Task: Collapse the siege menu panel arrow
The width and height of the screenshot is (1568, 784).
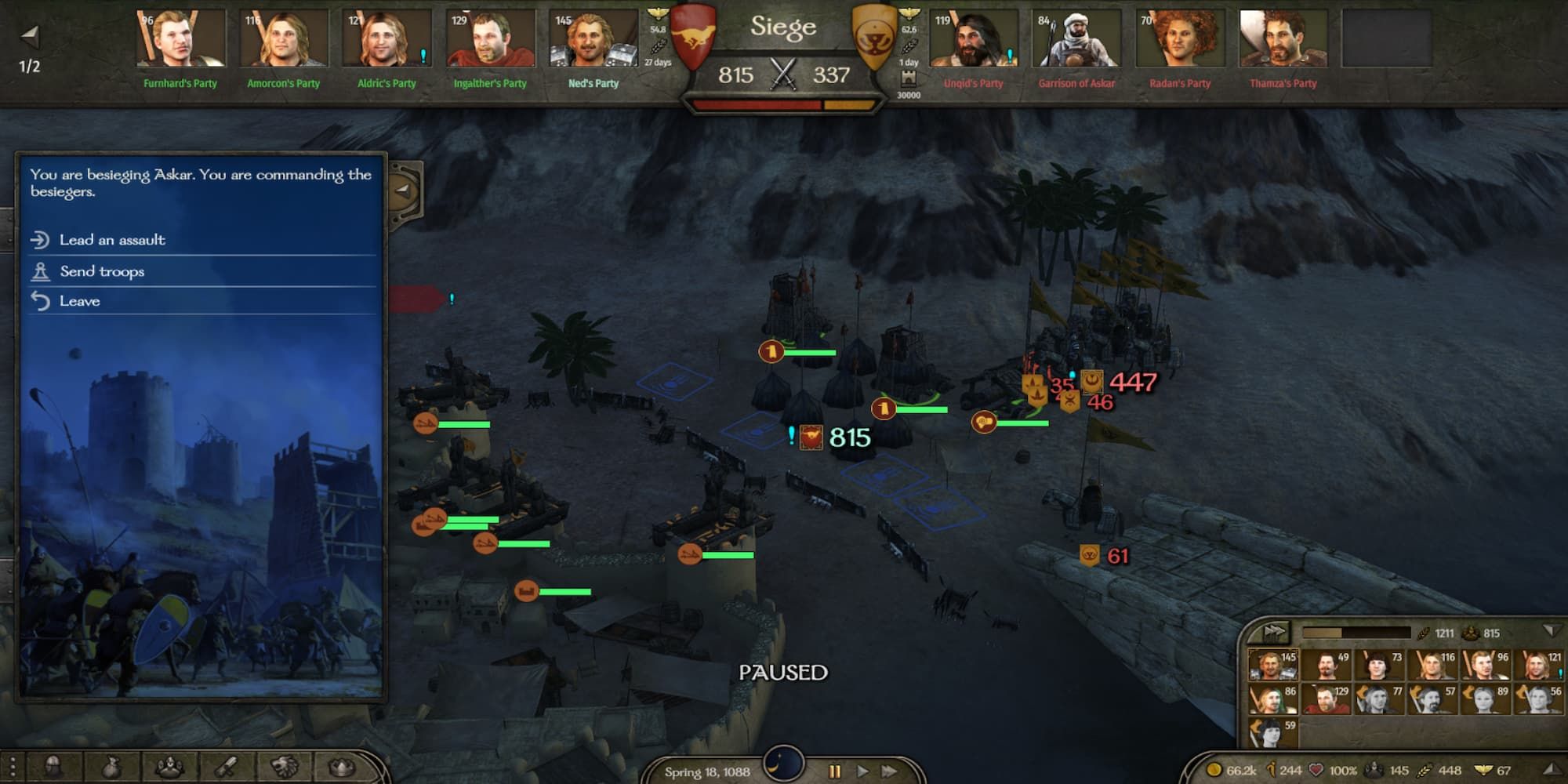Action: [x=404, y=190]
